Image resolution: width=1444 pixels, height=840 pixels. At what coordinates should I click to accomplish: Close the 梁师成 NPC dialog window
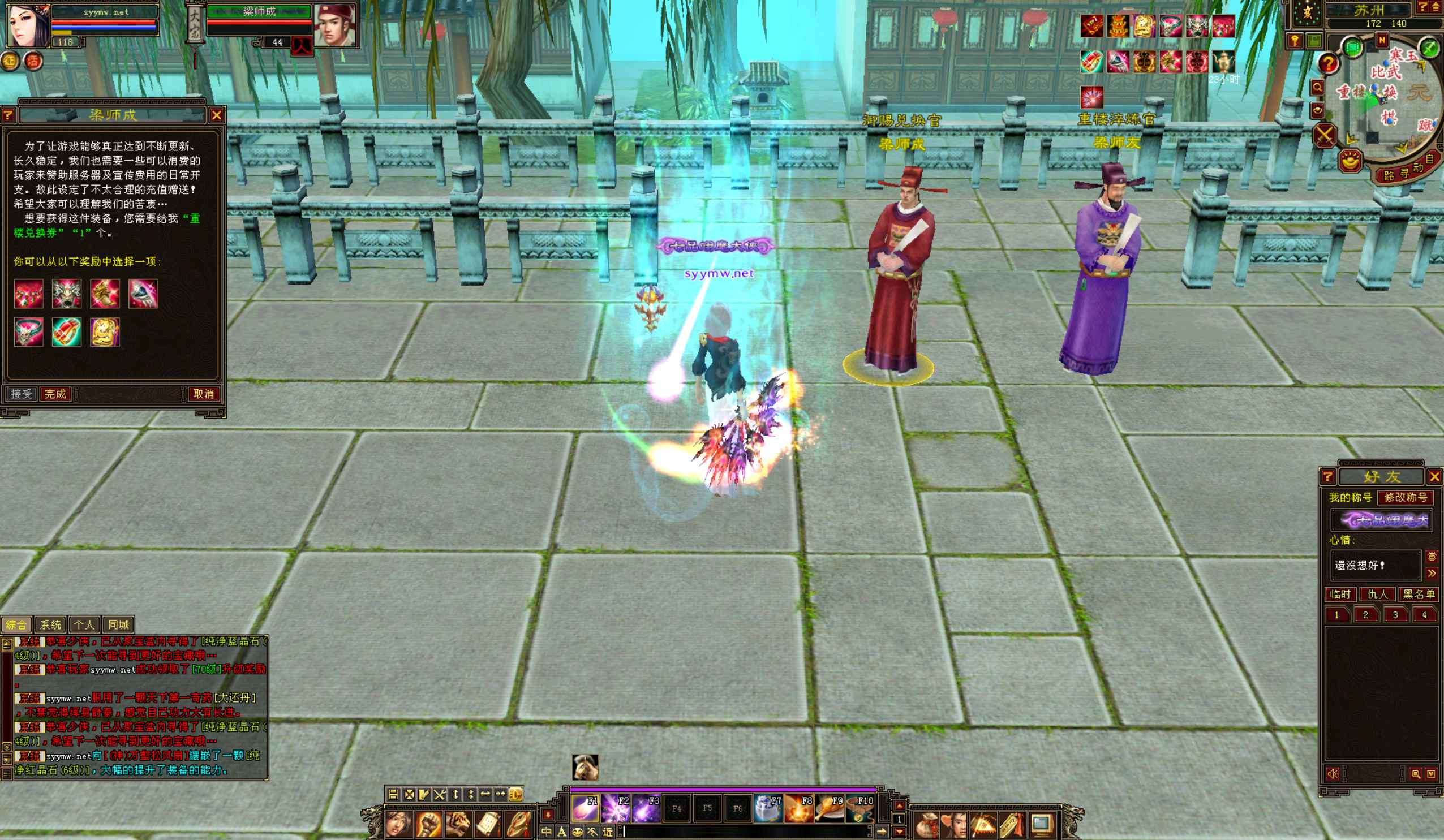pos(217,115)
